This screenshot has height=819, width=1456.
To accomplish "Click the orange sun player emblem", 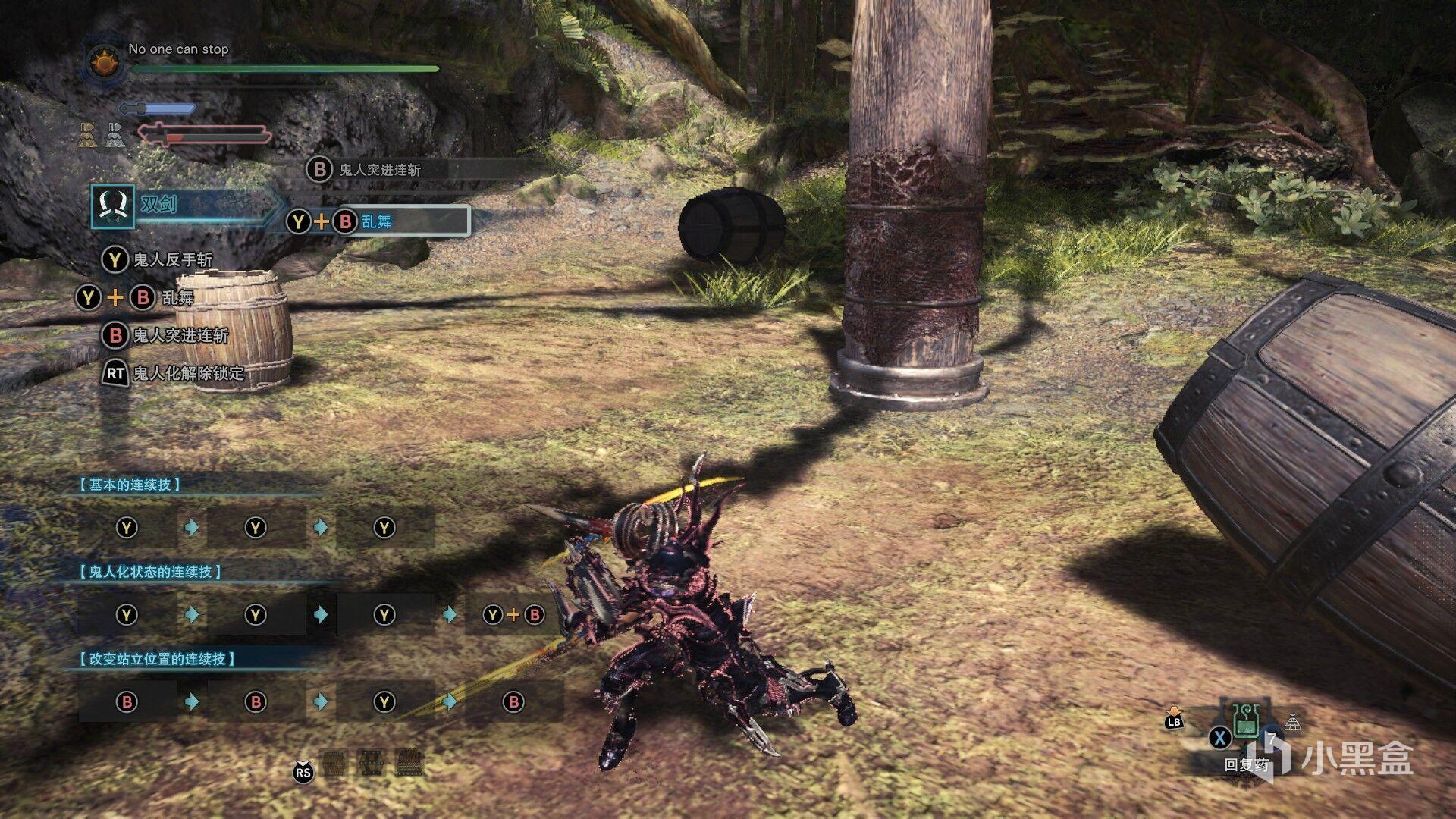I will pos(105,62).
